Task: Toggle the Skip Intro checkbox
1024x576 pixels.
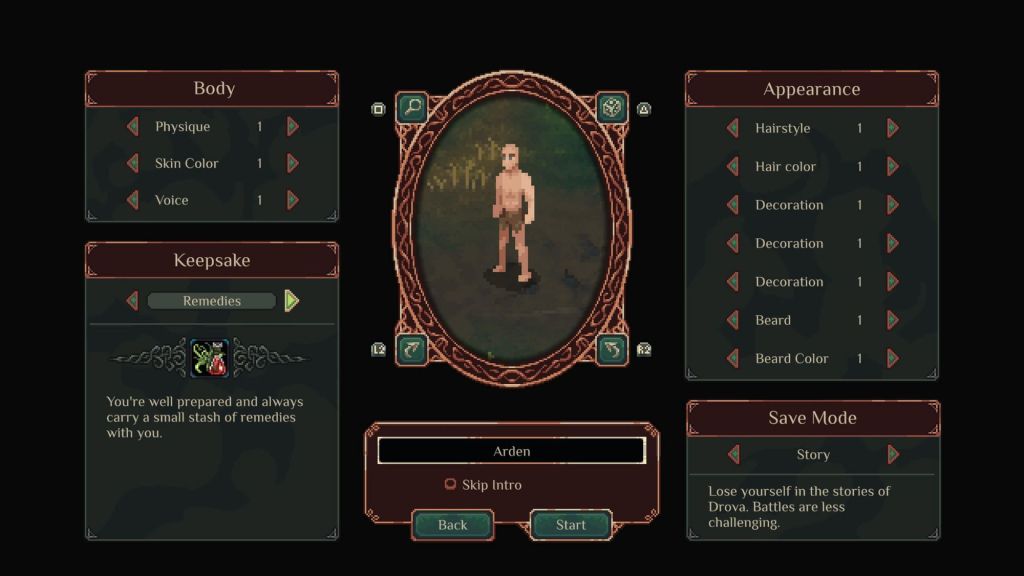Action: [451, 485]
